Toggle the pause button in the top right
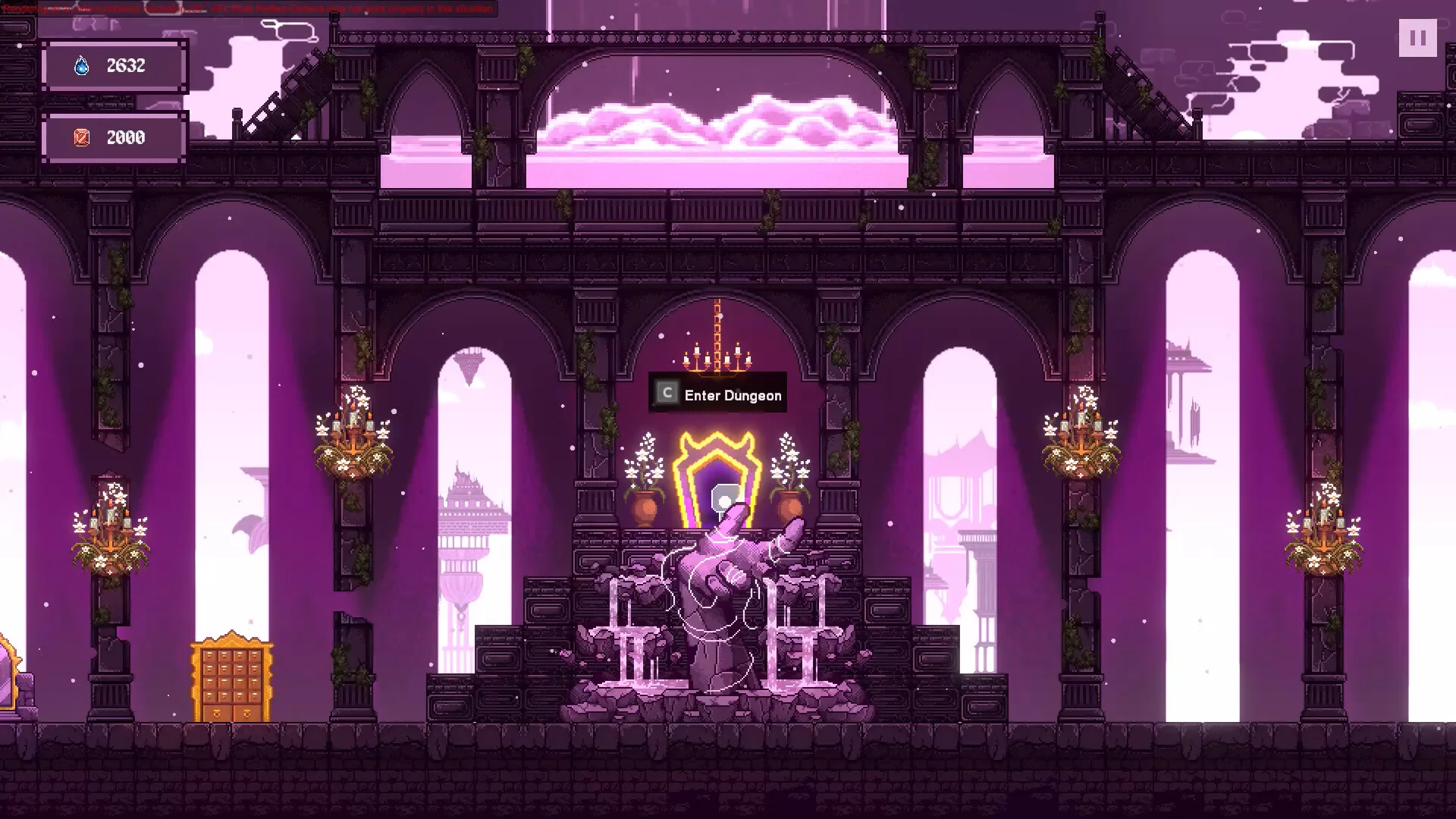Viewport: 1456px width, 819px height. coord(1417,39)
